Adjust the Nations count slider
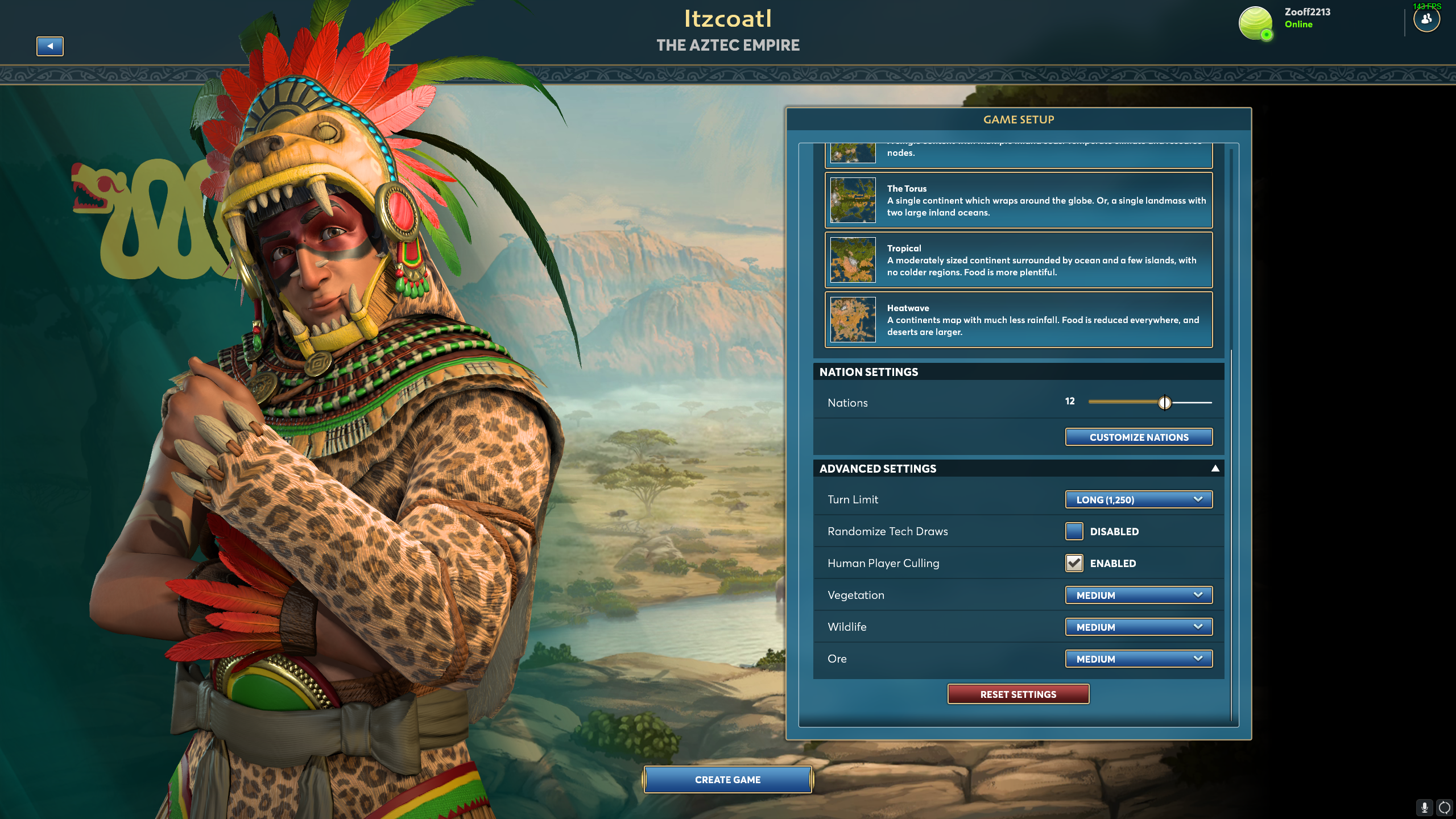The image size is (1456, 819). (1164, 403)
